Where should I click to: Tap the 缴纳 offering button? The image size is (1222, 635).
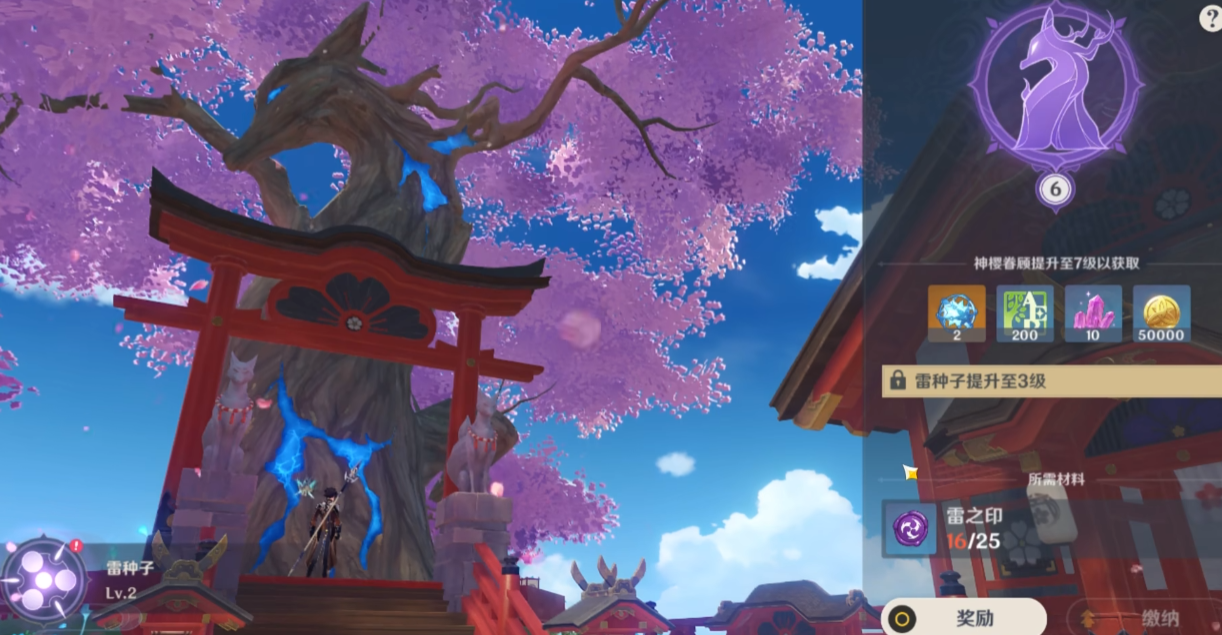tap(1146, 617)
